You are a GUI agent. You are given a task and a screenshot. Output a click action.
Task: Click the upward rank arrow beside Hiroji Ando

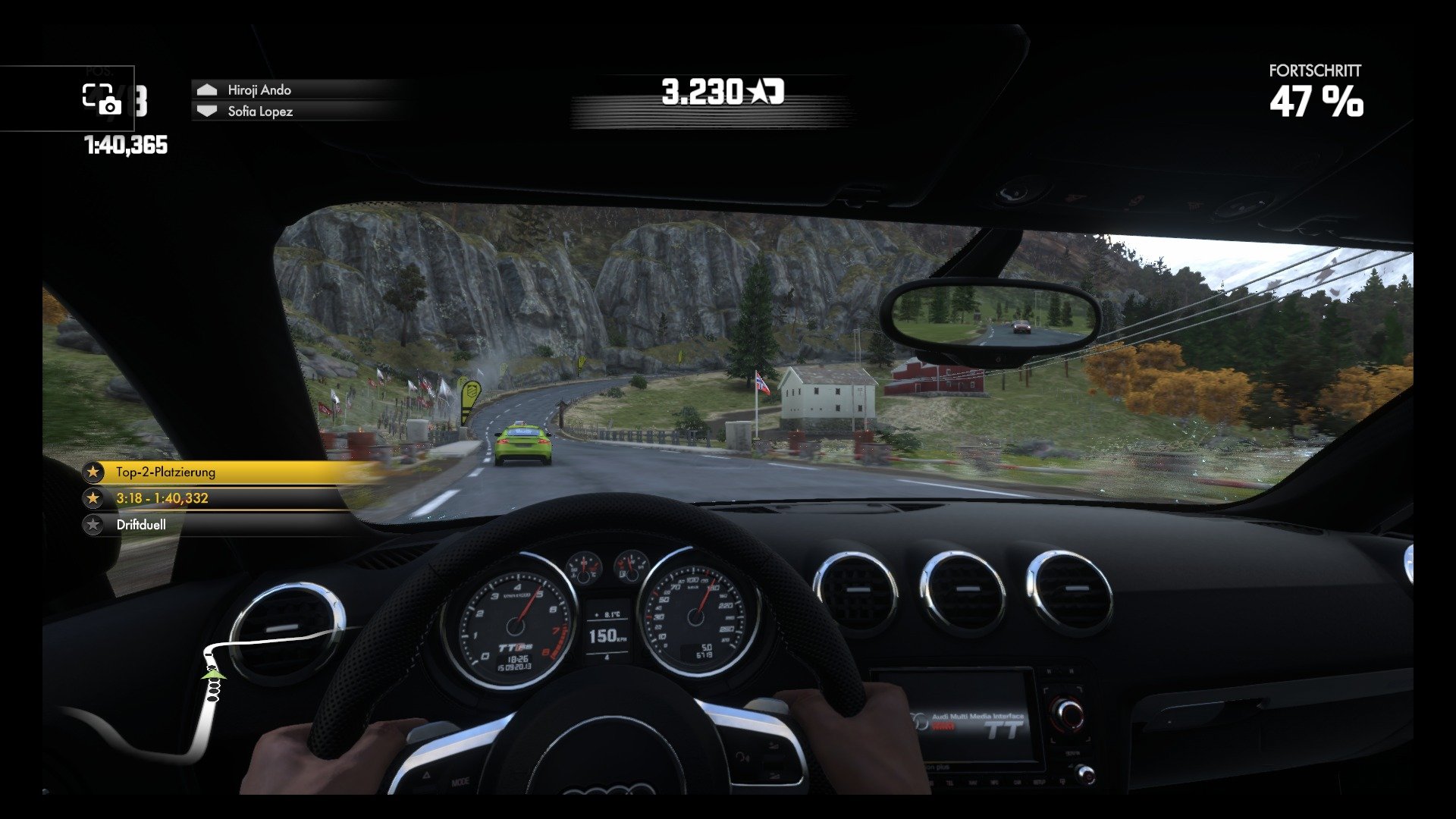[x=206, y=89]
